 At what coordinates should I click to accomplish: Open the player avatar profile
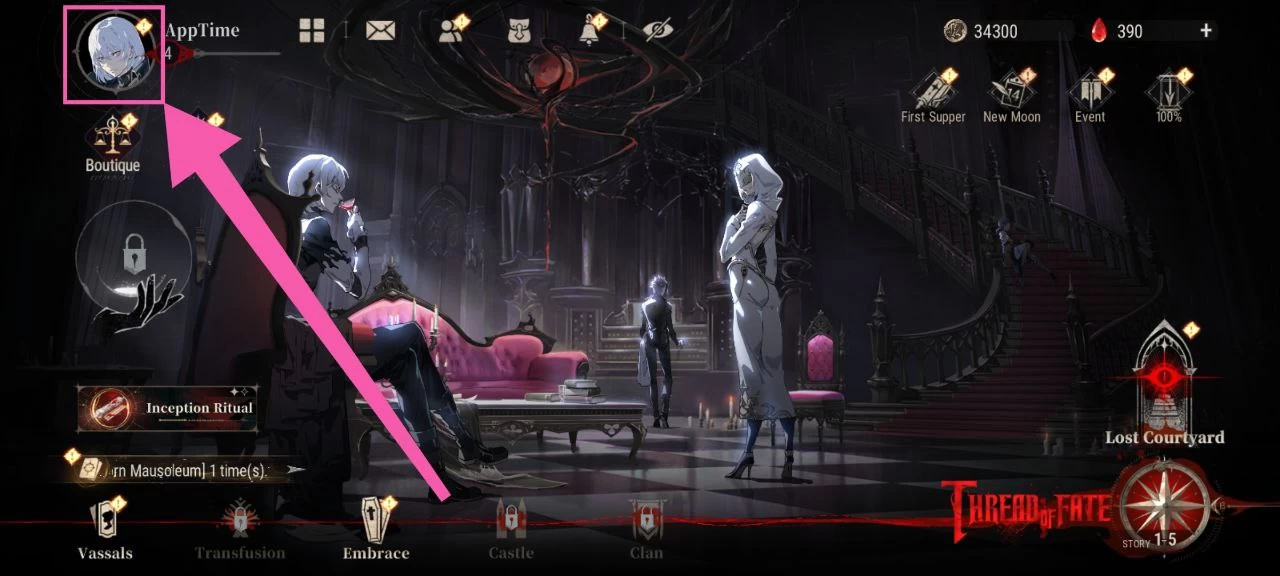click(x=113, y=53)
